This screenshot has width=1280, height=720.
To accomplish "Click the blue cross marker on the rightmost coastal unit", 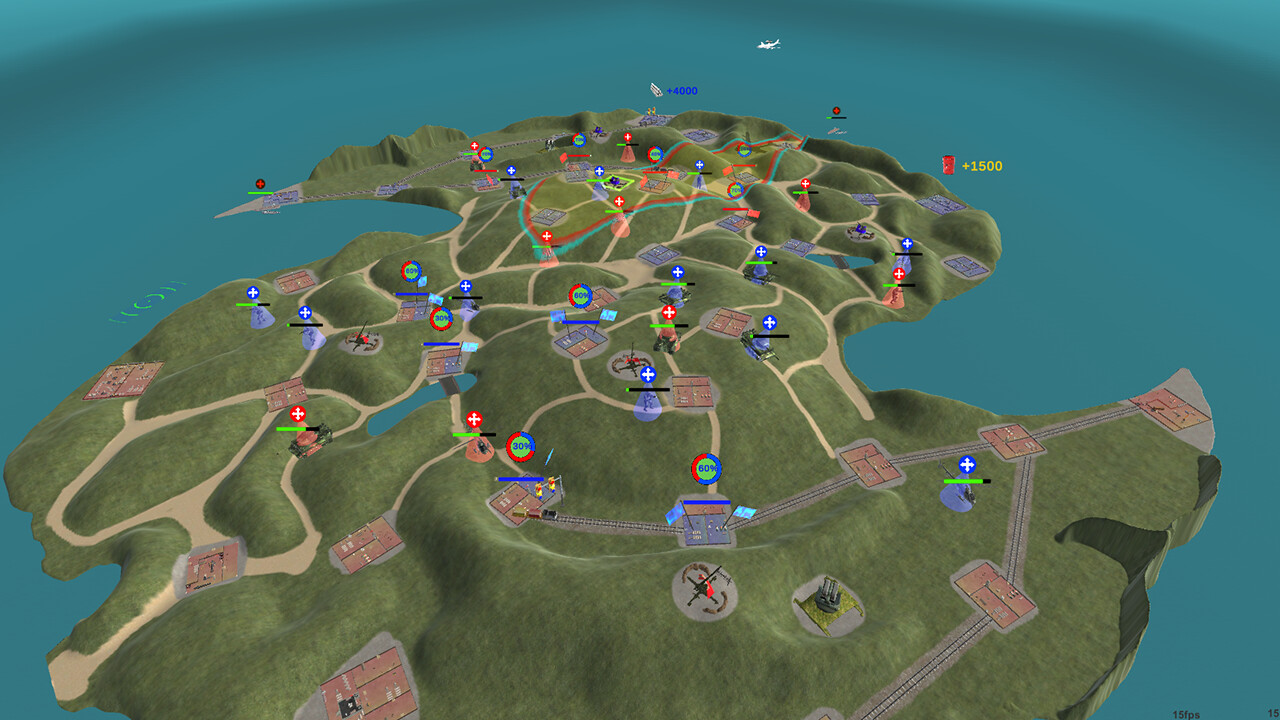I will (965, 463).
